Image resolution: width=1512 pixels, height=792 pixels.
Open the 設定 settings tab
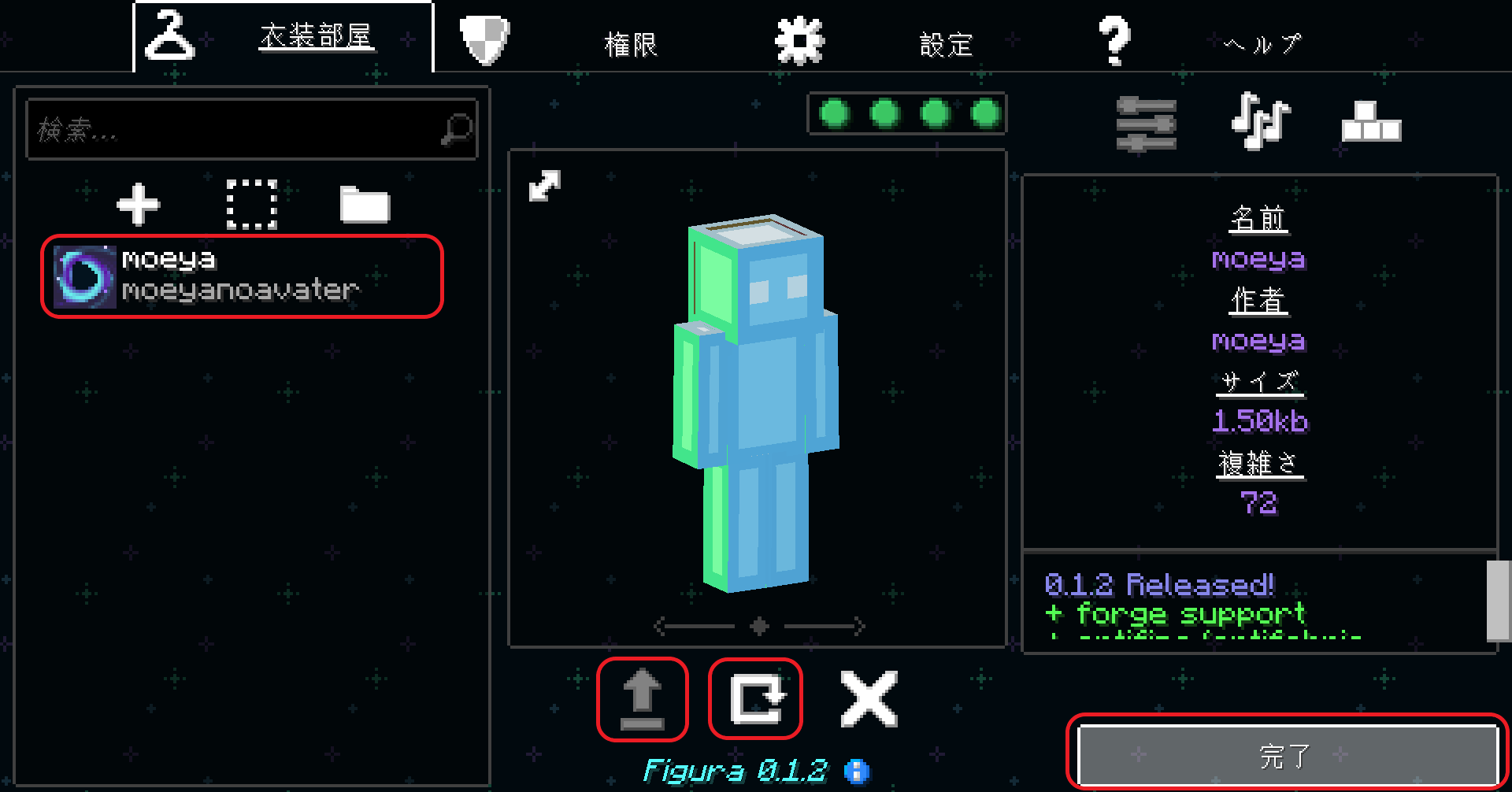(945, 43)
